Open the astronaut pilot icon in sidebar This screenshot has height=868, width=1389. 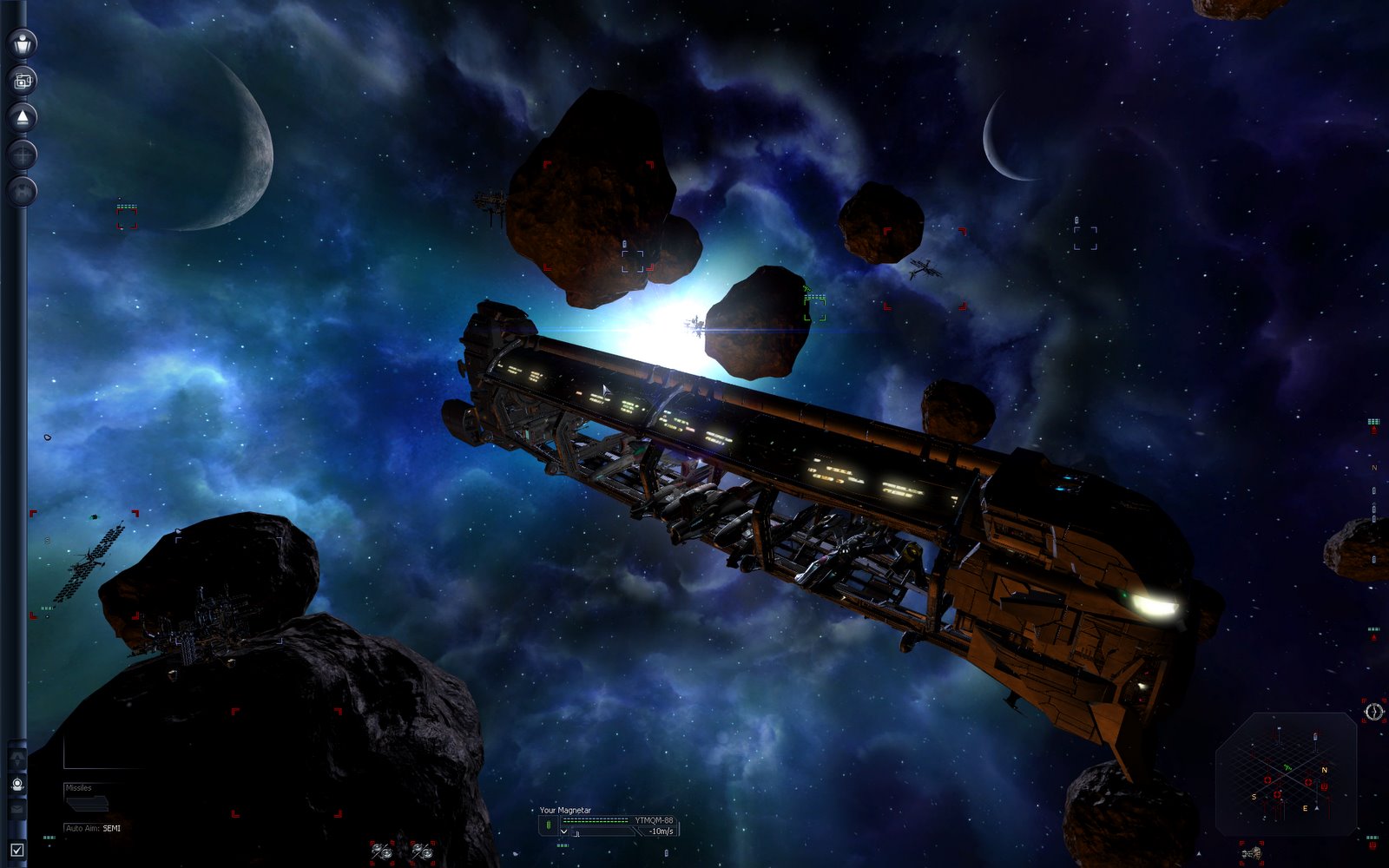tap(17, 784)
